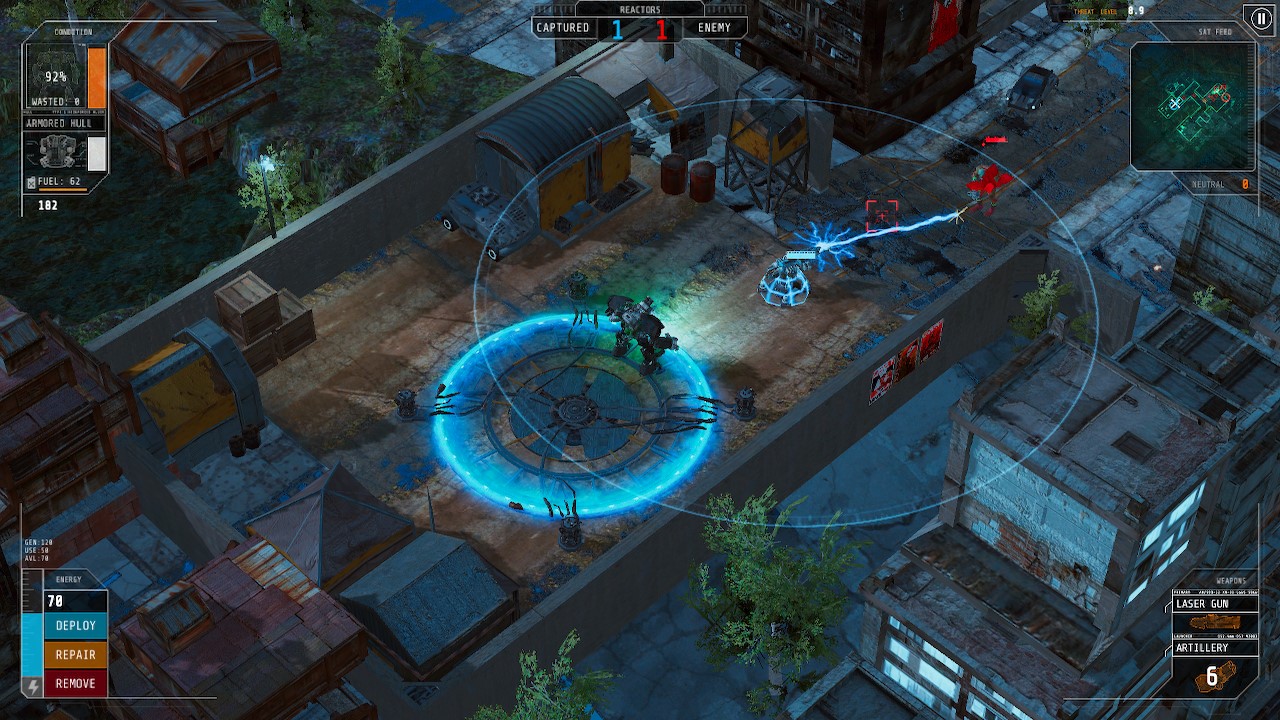Image resolution: width=1280 pixels, height=720 pixels.
Task: Click the player marker on the SAT FEED minimap
Action: tap(1174, 104)
